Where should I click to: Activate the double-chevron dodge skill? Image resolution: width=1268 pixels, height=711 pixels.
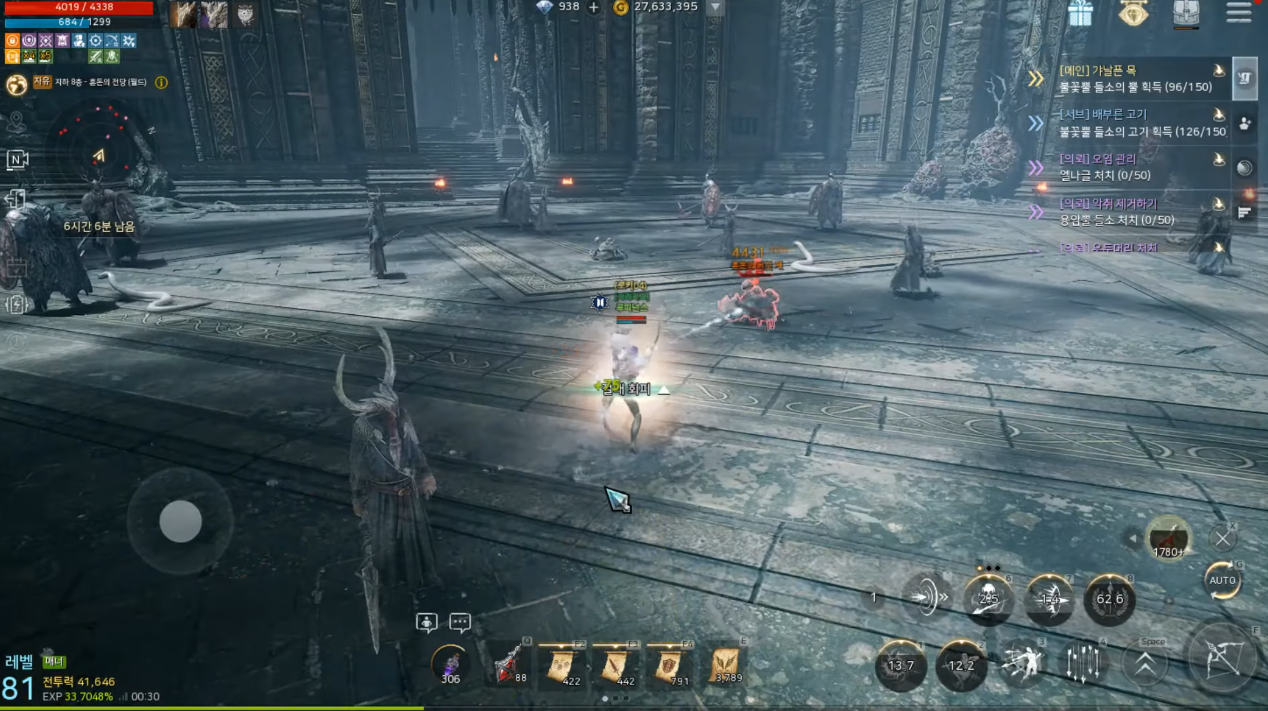point(1145,662)
